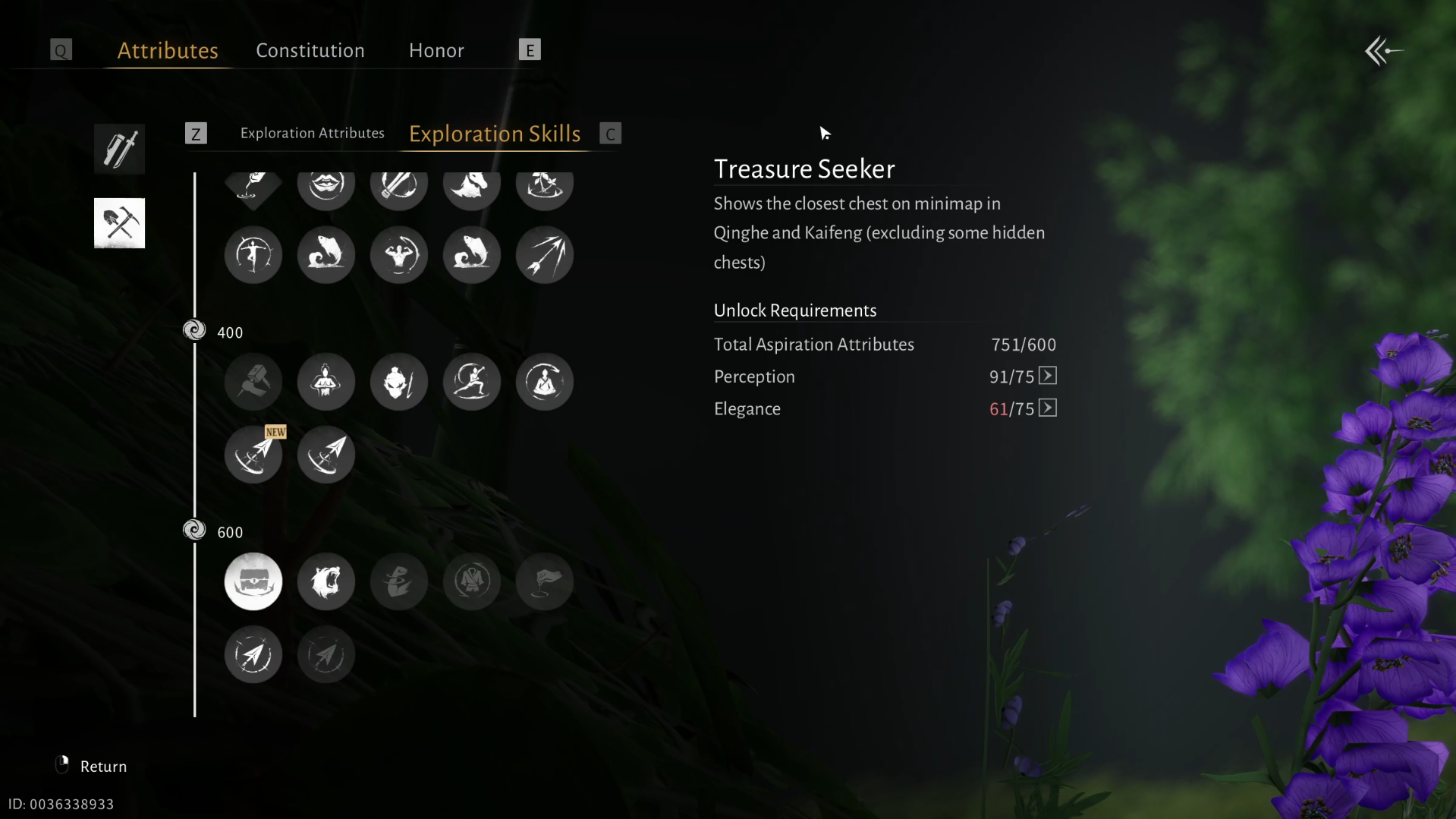Expand the Perception requirement arrow
This screenshot has width=1456, height=819.
(1047, 376)
